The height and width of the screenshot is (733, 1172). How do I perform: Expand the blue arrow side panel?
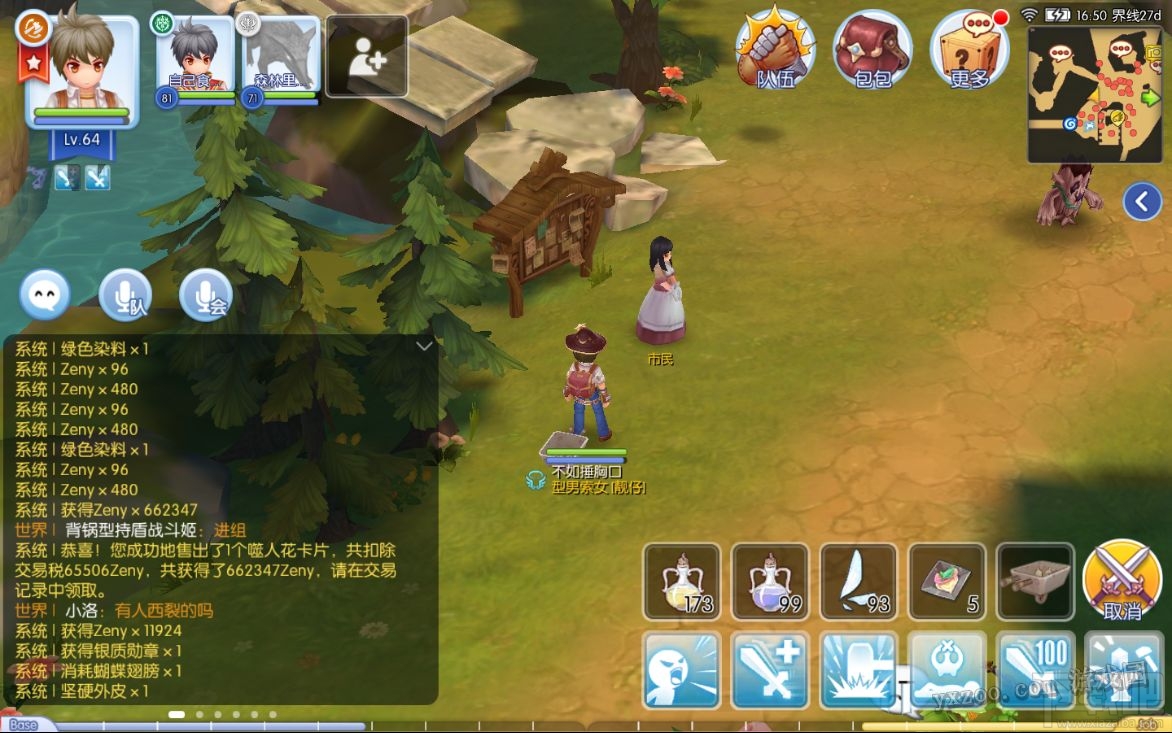(x=1142, y=201)
